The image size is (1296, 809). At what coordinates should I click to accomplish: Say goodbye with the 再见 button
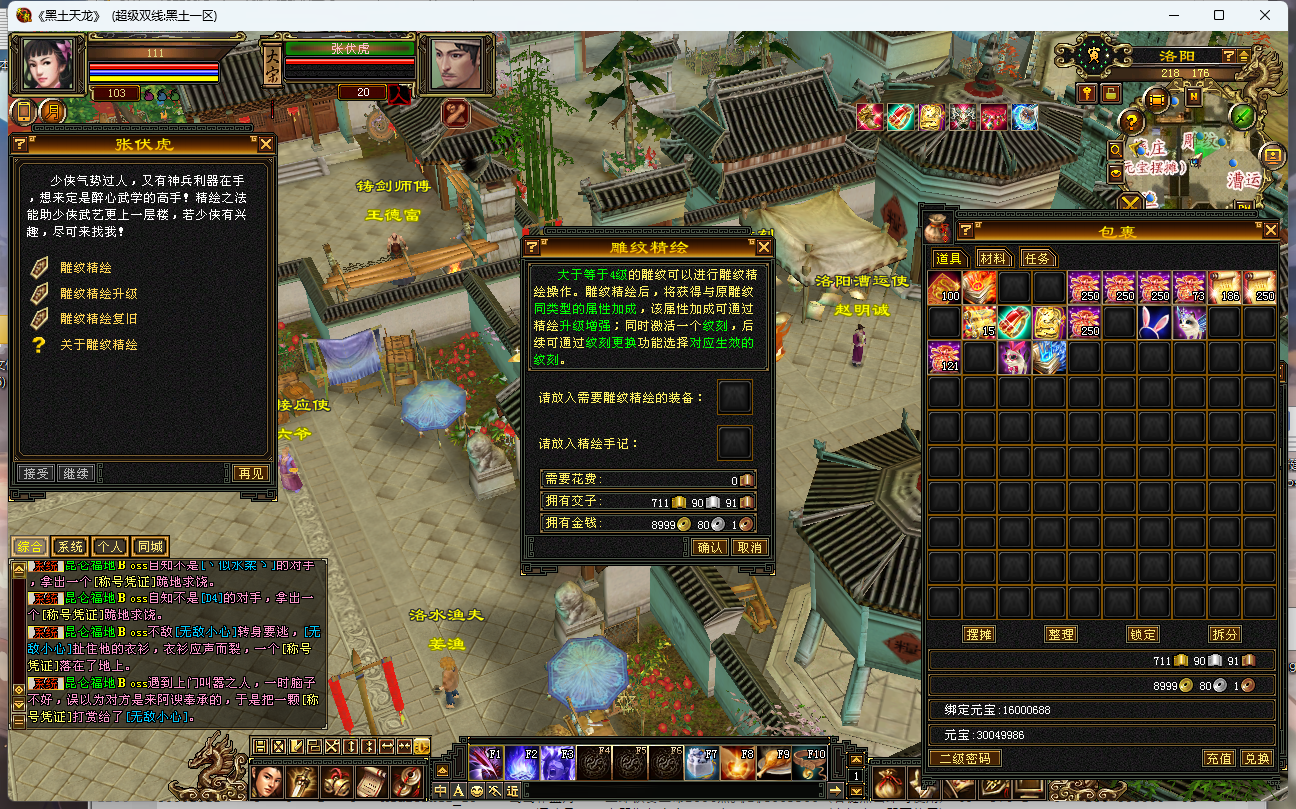(251, 473)
